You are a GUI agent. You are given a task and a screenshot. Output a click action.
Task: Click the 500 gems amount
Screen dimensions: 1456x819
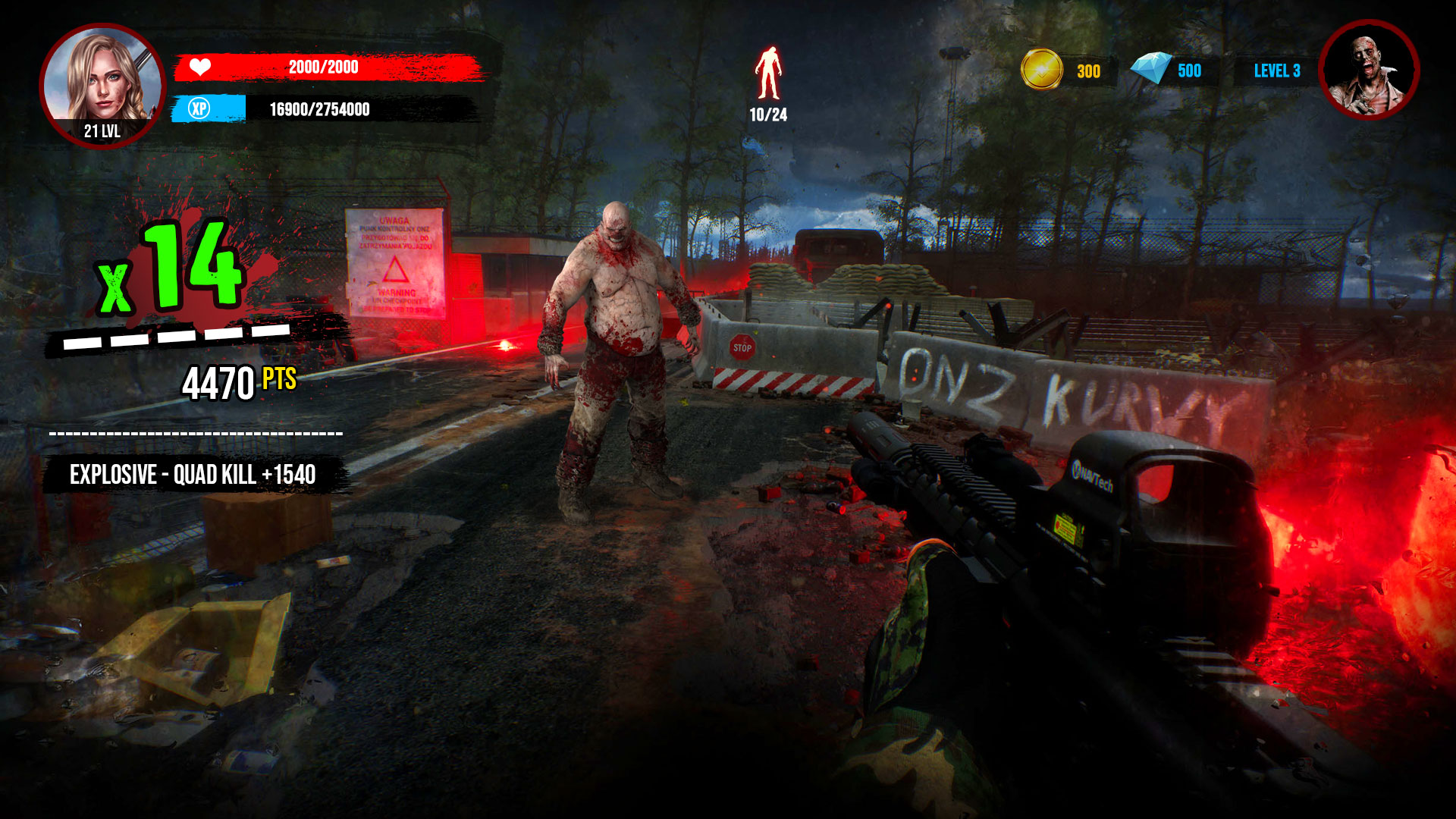point(1189,71)
